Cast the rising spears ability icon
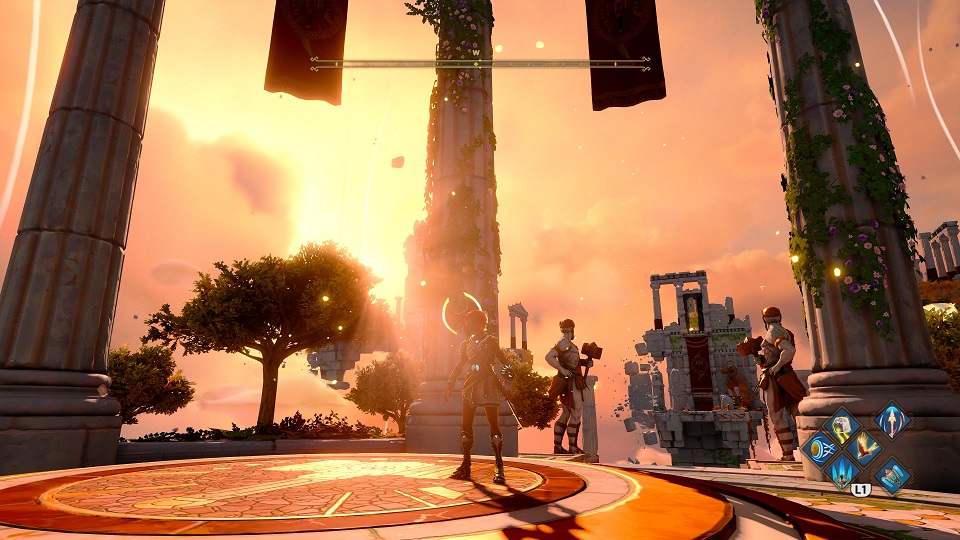960x540 pixels. [842, 471]
